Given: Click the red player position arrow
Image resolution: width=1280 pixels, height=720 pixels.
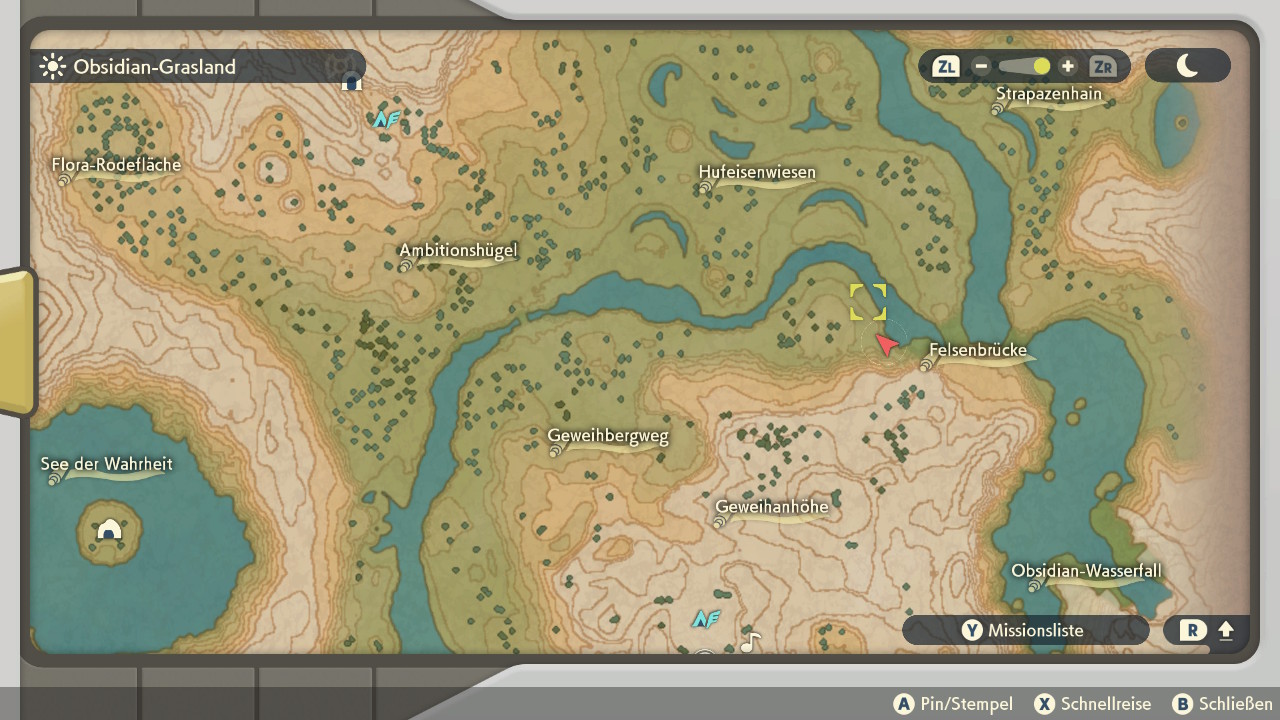Looking at the screenshot, I should coord(886,345).
